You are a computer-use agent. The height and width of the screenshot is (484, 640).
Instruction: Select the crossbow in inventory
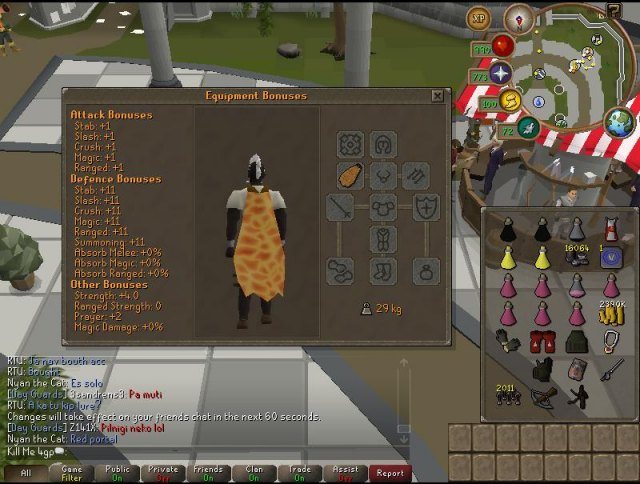[x=543, y=397]
